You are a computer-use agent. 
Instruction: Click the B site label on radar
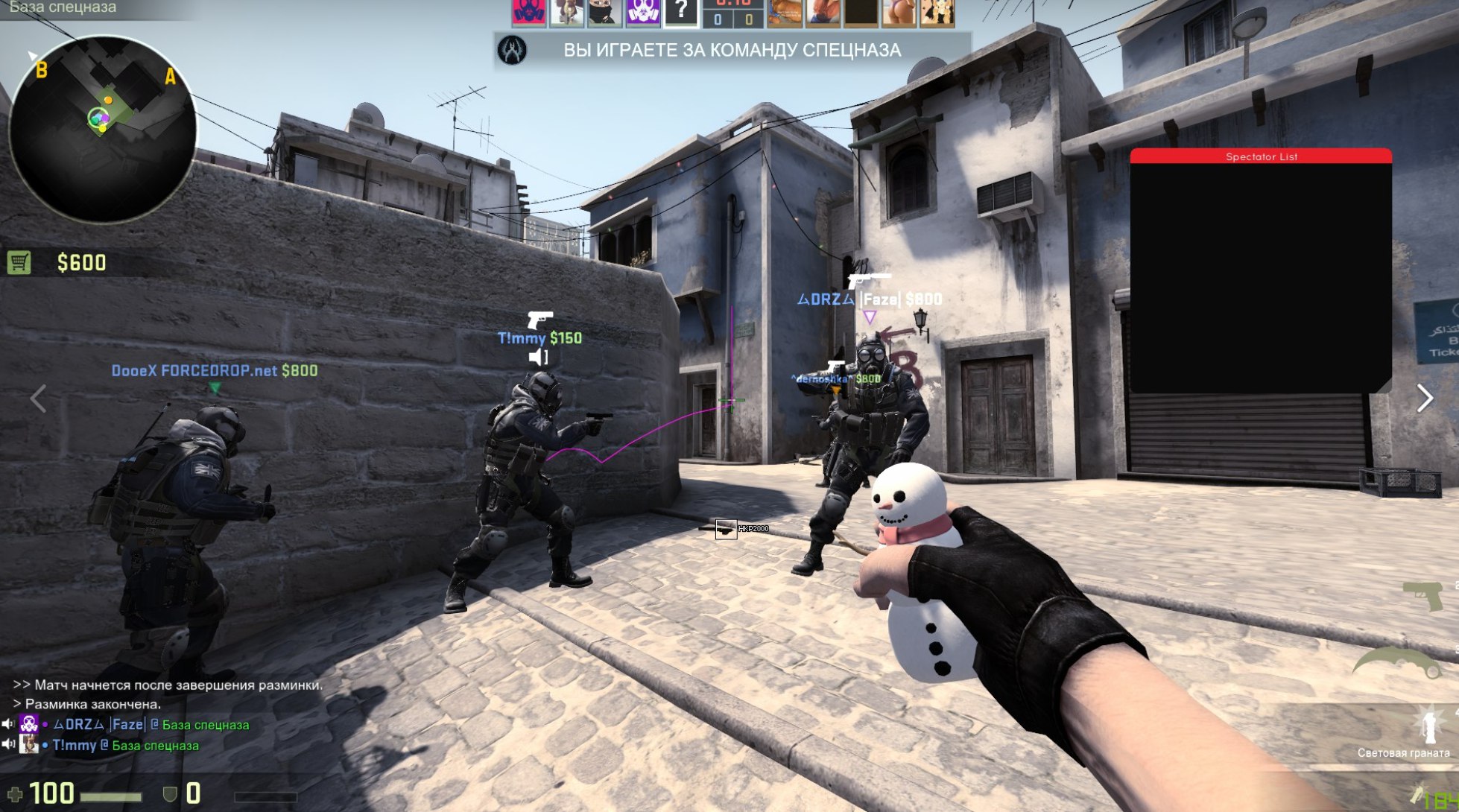(42, 71)
